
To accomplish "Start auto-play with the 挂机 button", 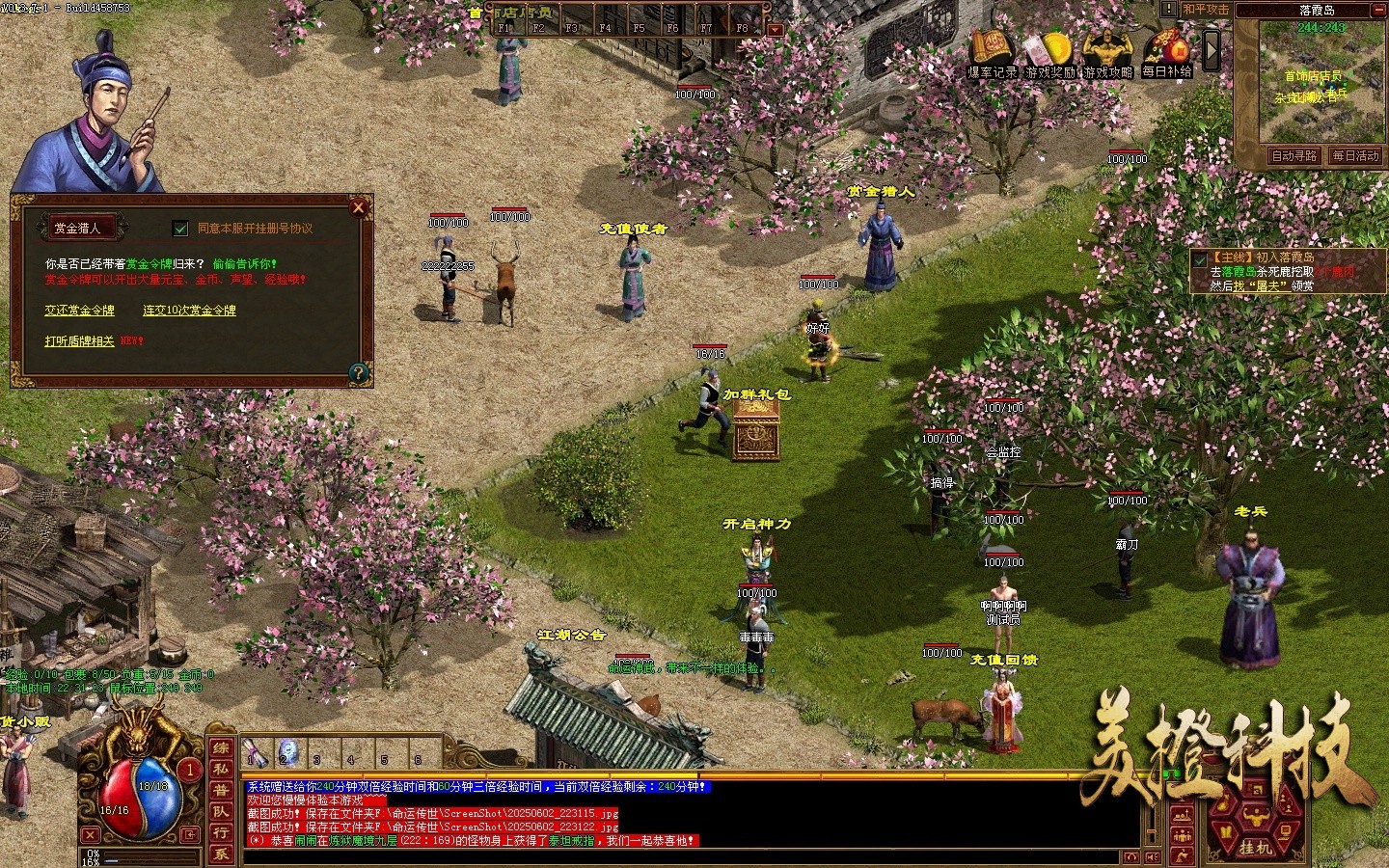I will 1254,847.
